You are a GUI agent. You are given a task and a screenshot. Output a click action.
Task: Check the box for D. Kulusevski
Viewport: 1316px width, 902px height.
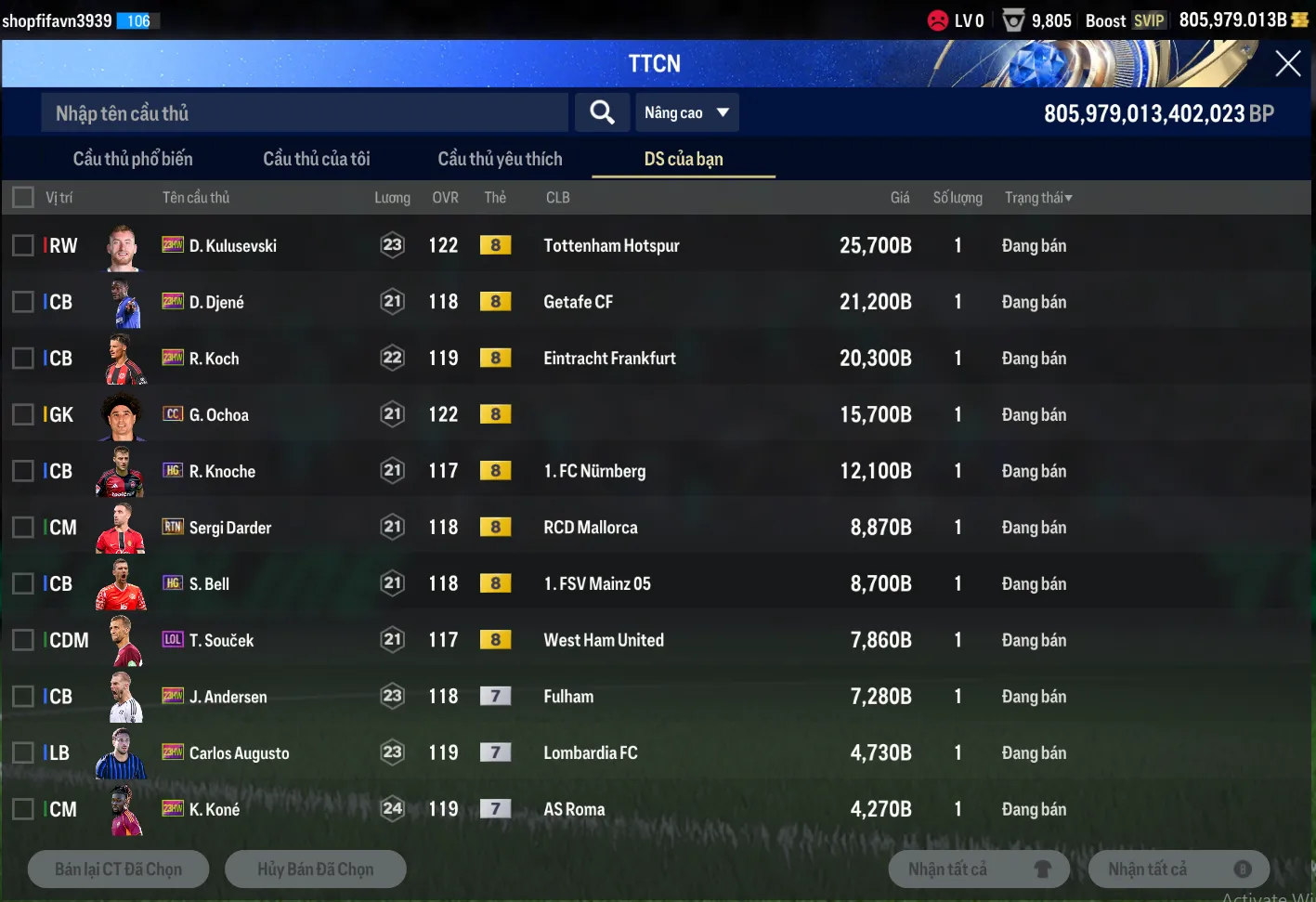(23, 245)
